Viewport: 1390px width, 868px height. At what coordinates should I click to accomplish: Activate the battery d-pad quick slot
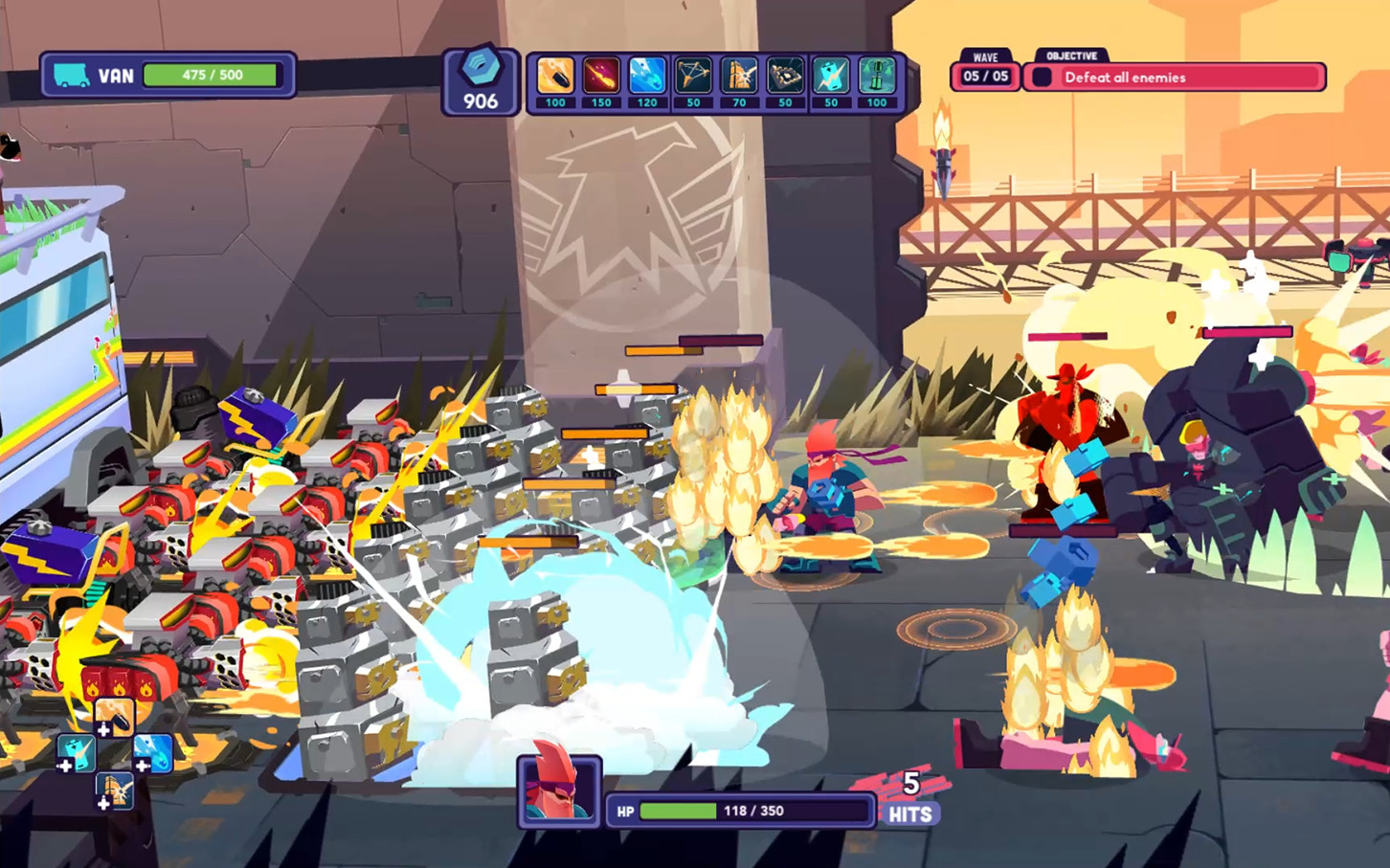pyautogui.click(x=76, y=753)
